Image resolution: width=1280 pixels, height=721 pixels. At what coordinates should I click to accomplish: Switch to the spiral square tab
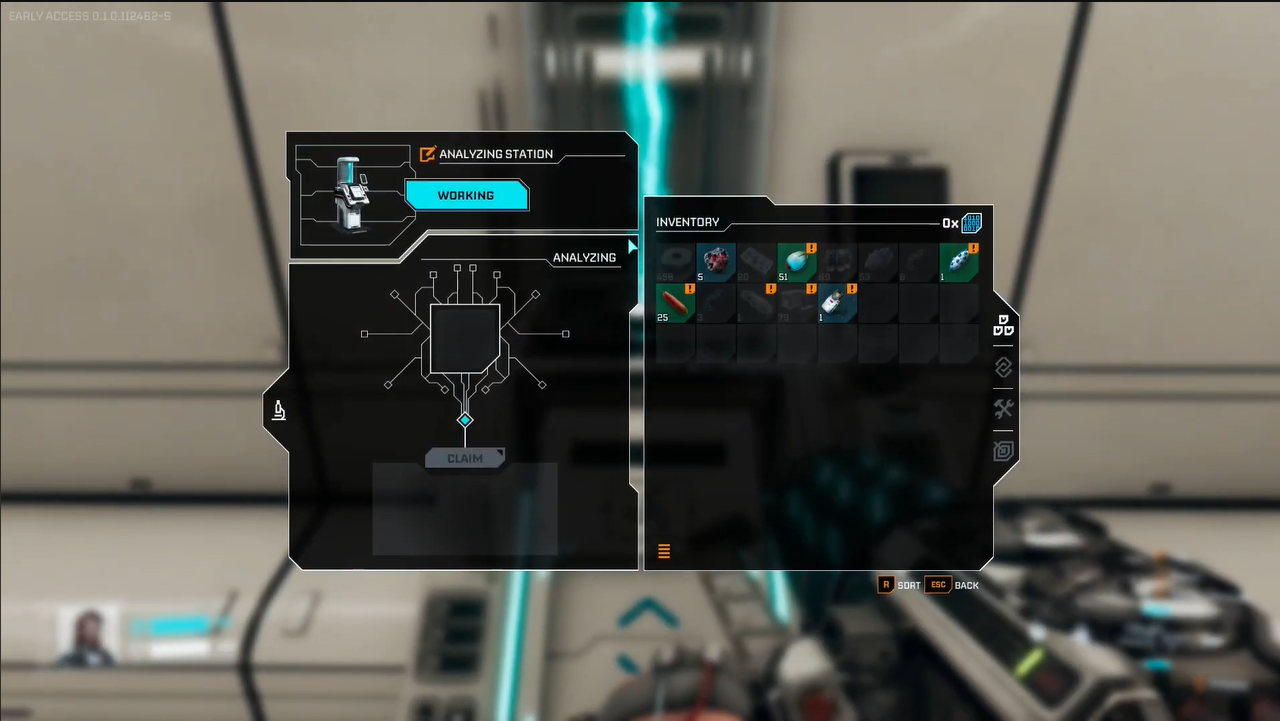pos(1003,451)
